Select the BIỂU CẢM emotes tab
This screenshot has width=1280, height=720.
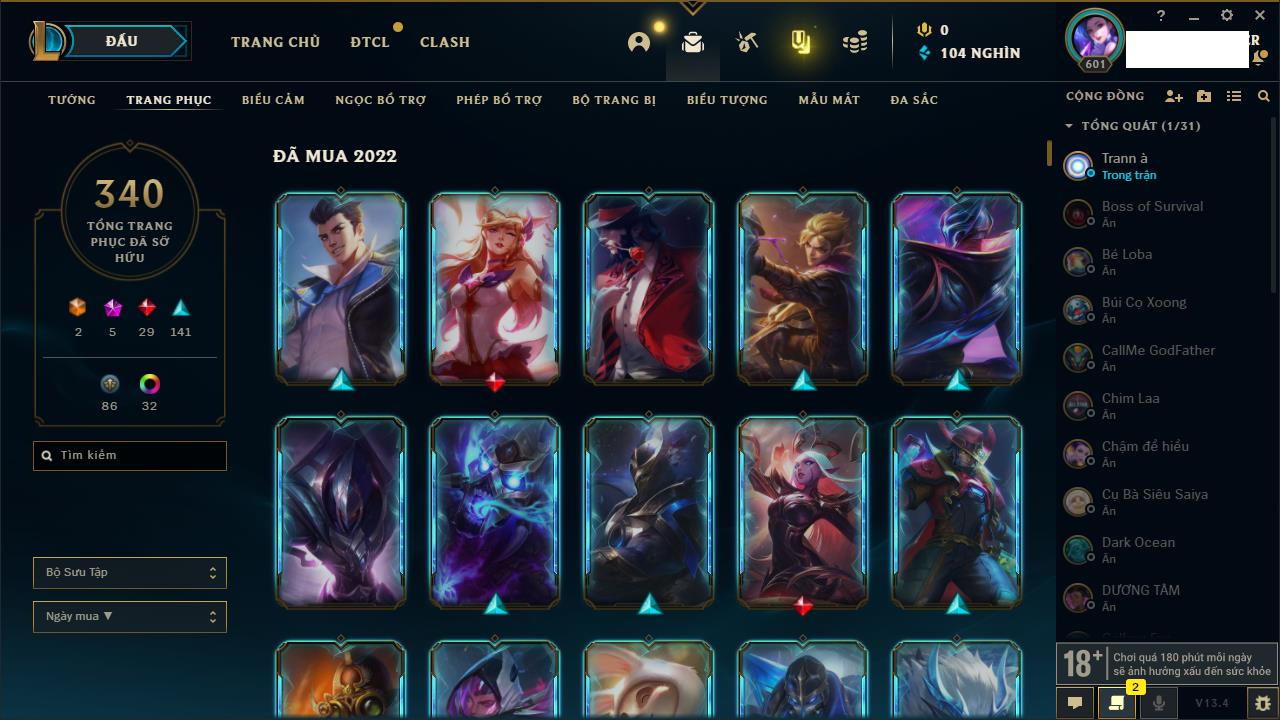click(x=273, y=100)
